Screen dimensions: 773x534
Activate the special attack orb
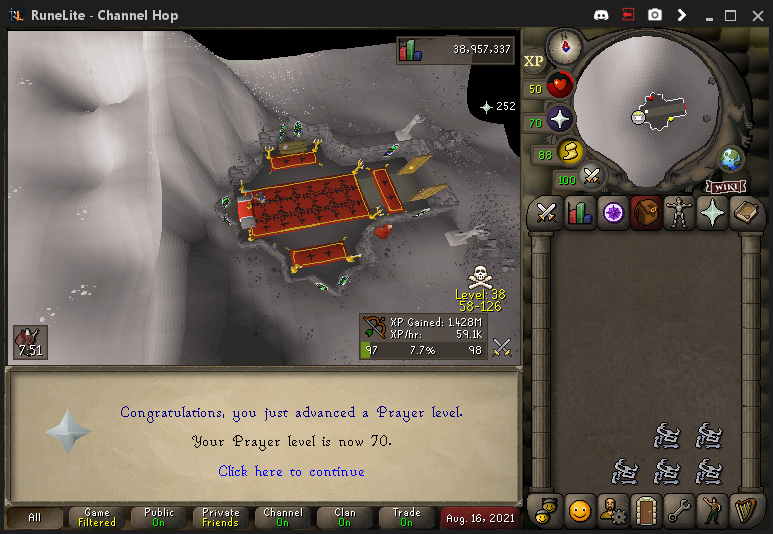592,178
